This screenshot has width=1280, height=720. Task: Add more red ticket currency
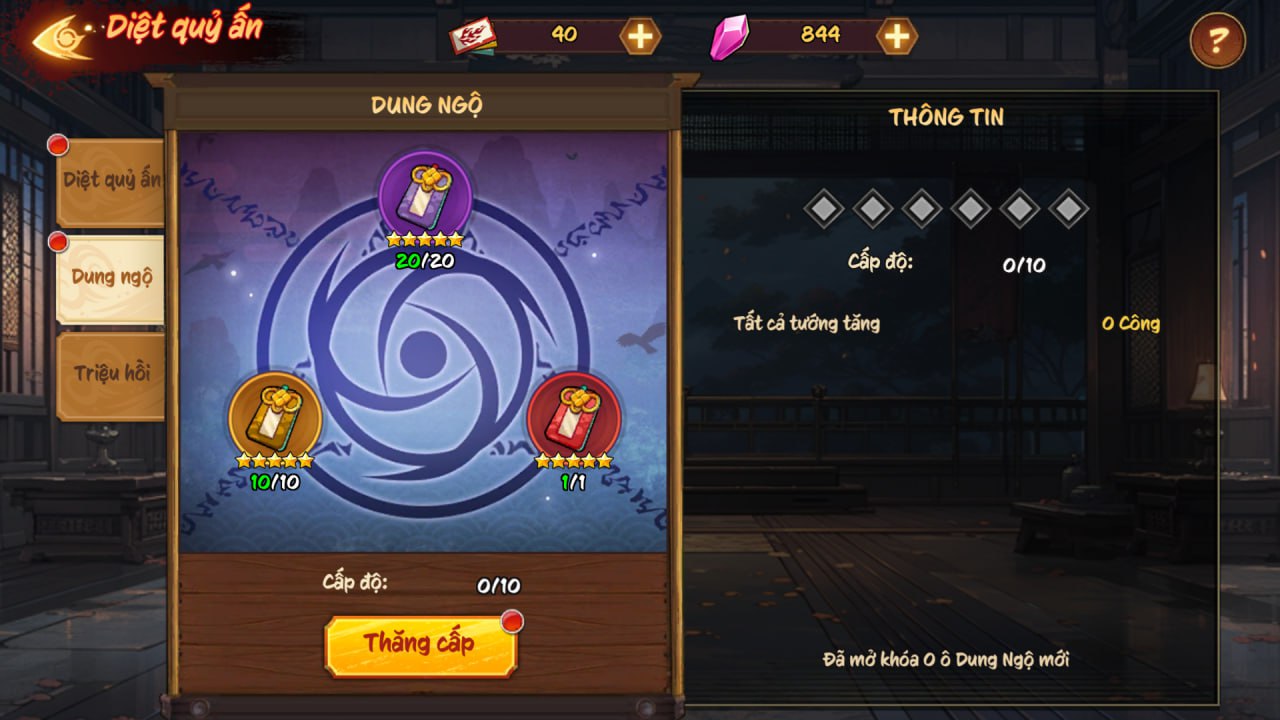[x=640, y=37]
